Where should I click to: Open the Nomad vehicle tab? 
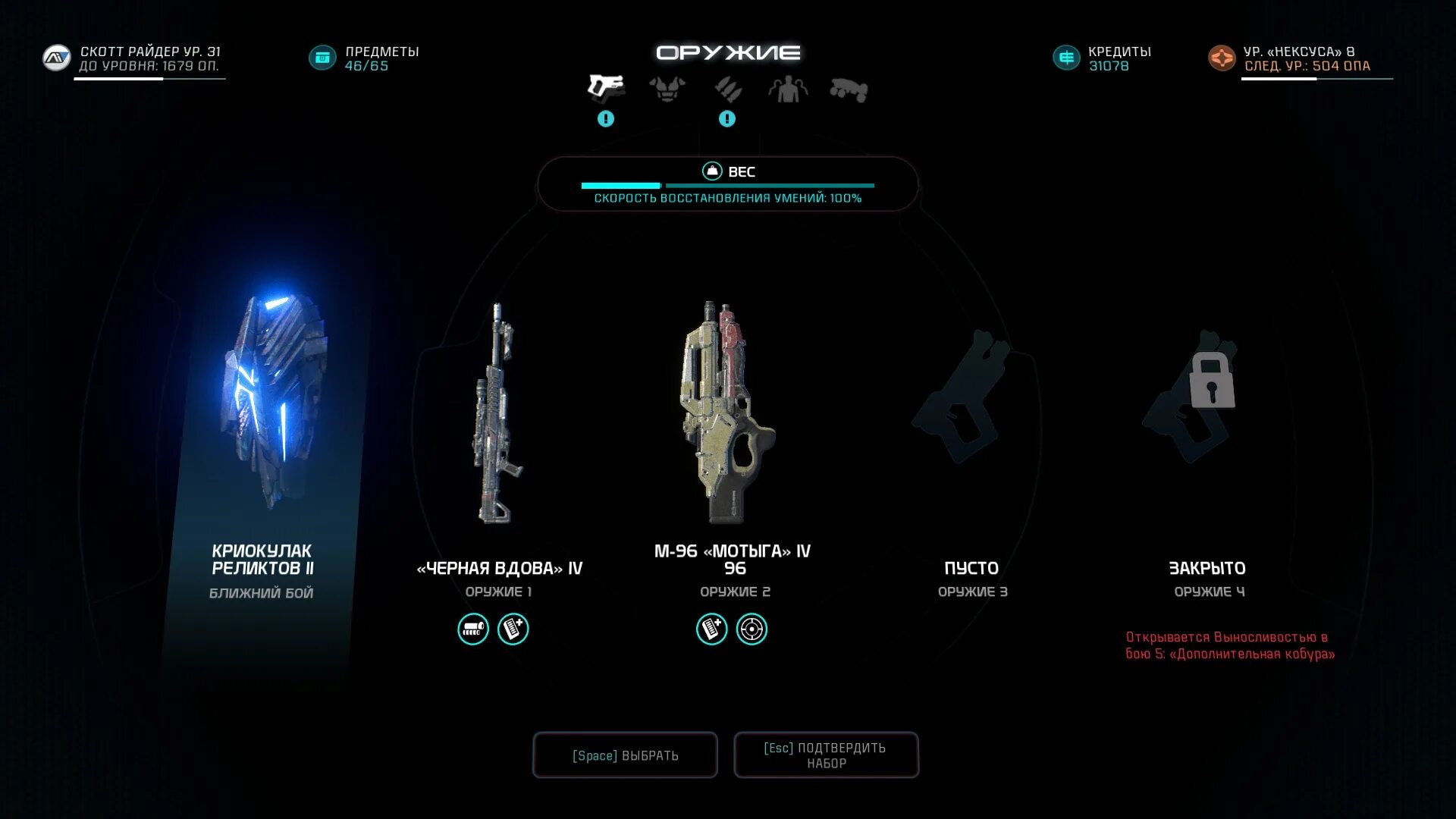pos(849,89)
